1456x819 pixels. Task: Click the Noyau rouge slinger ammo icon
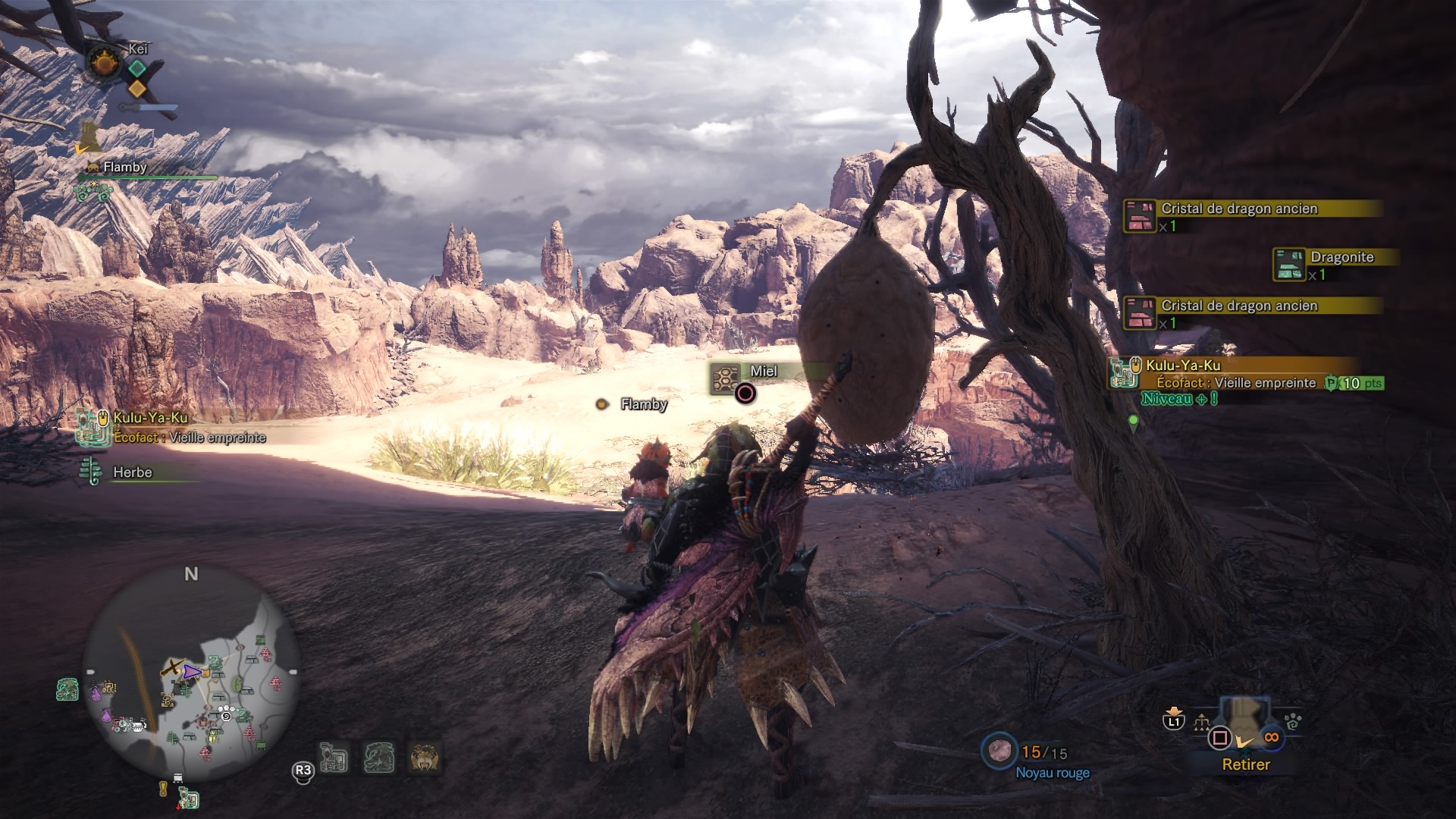pos(999,751)
